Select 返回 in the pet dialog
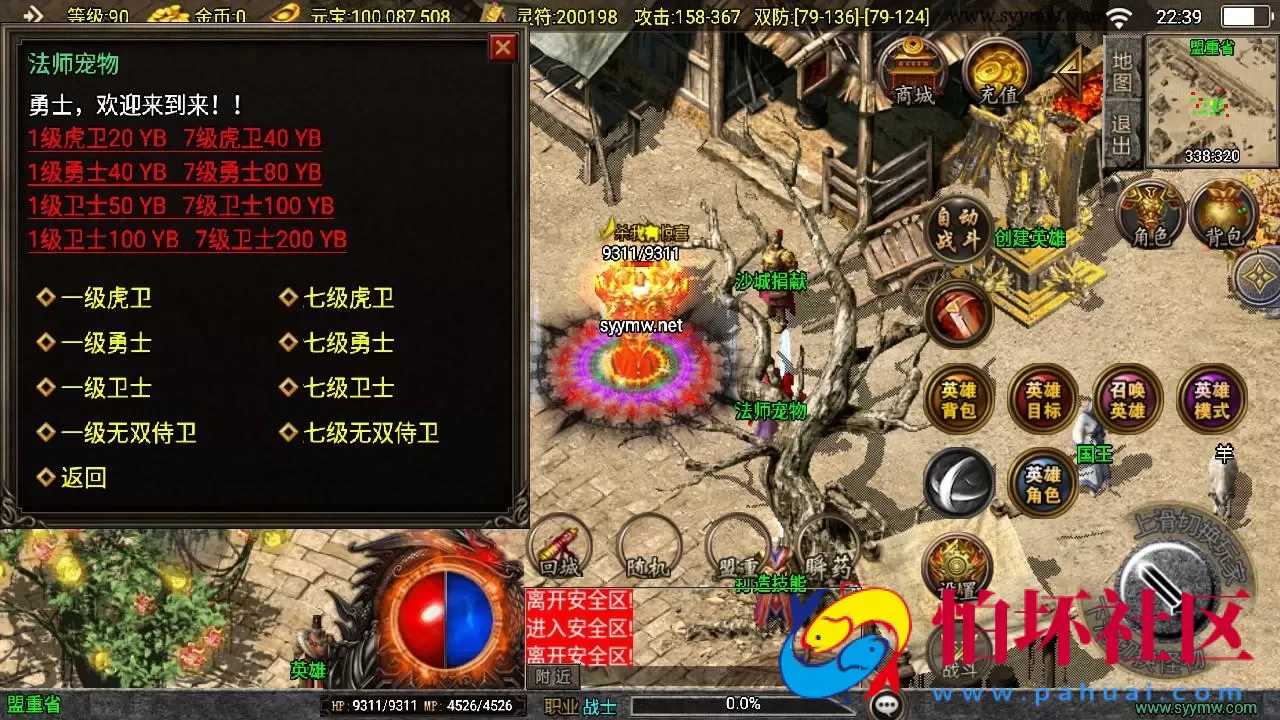 tap(77, 478)
